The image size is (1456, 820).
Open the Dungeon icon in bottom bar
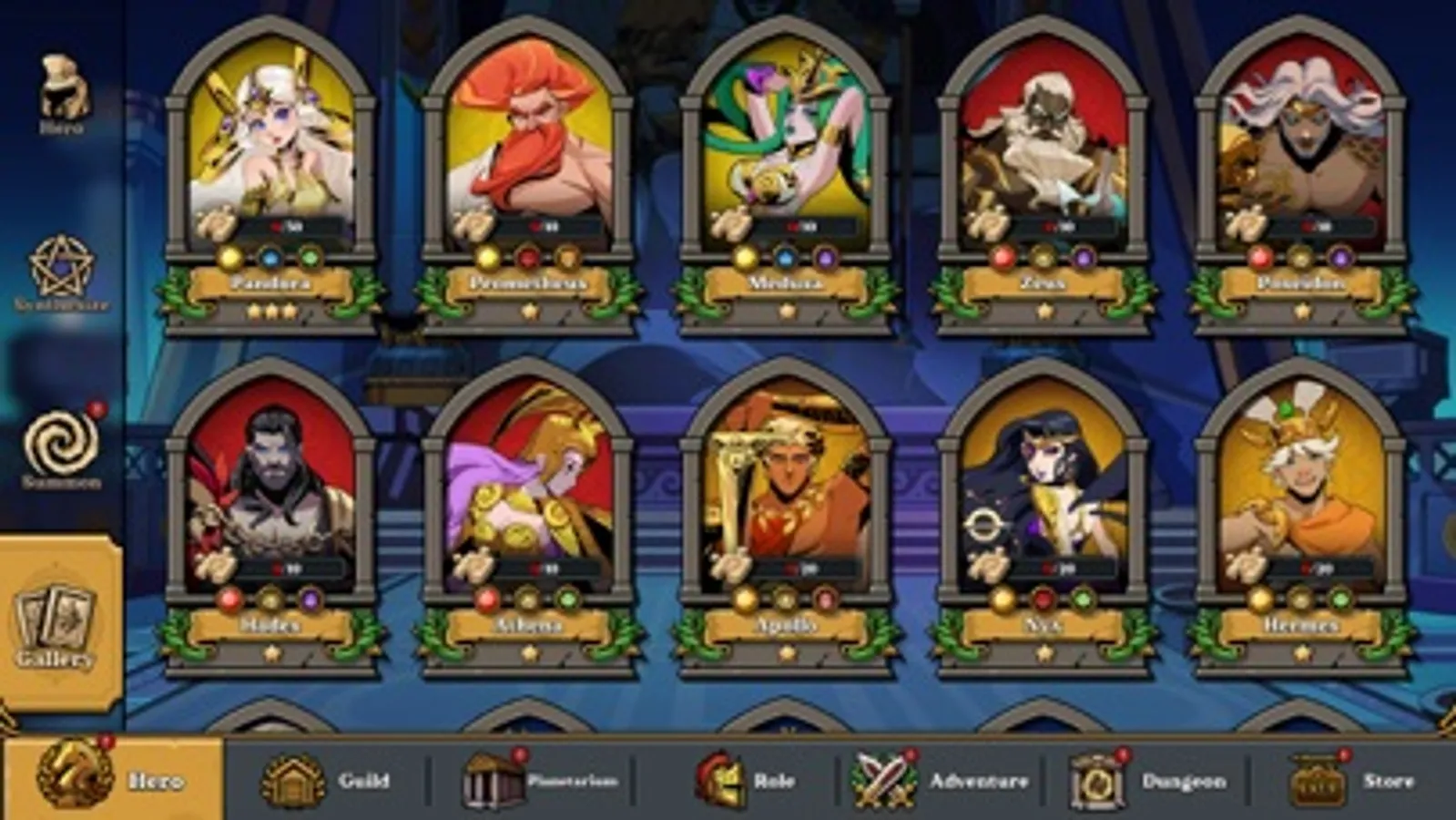1097,781
